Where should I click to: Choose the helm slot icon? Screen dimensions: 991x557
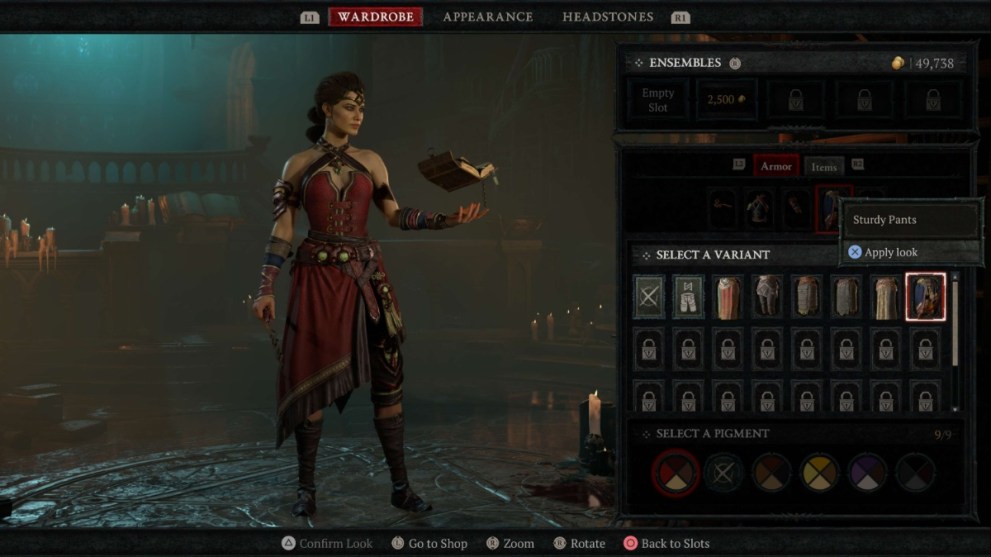point(723,208)
